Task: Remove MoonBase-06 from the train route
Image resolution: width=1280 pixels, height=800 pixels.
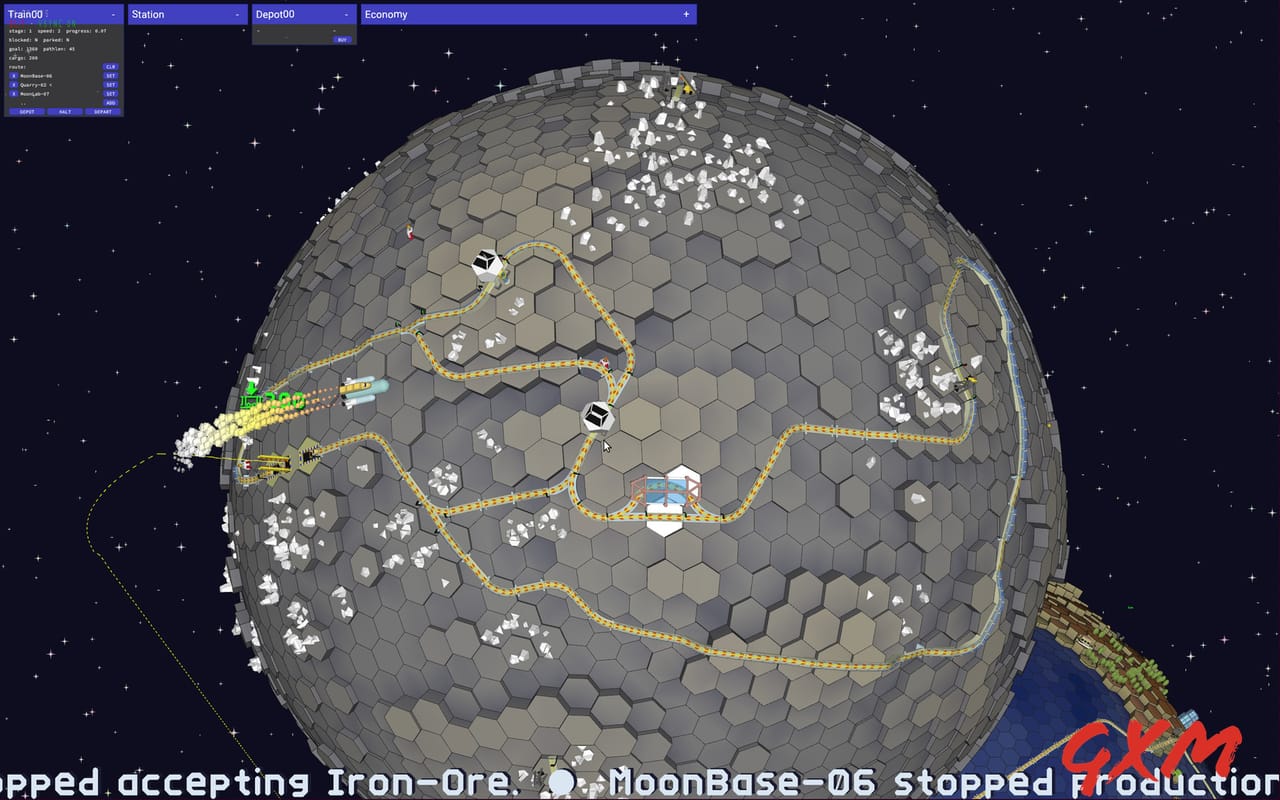Action: click(13, 76)
